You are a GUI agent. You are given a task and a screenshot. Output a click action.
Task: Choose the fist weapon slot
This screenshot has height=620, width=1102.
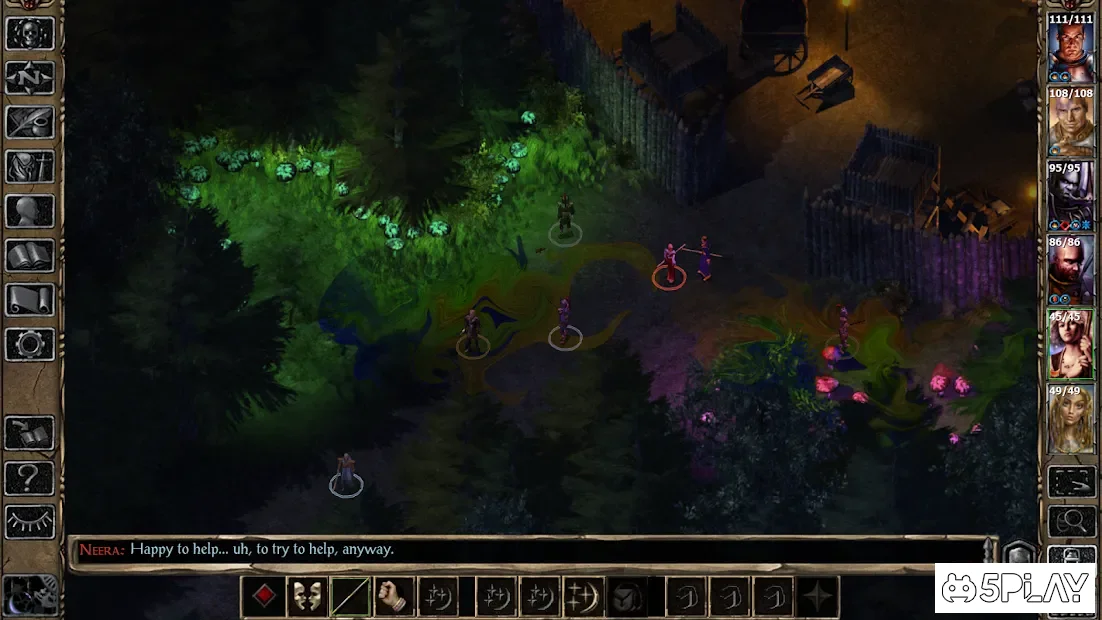[x=395, y=597]
